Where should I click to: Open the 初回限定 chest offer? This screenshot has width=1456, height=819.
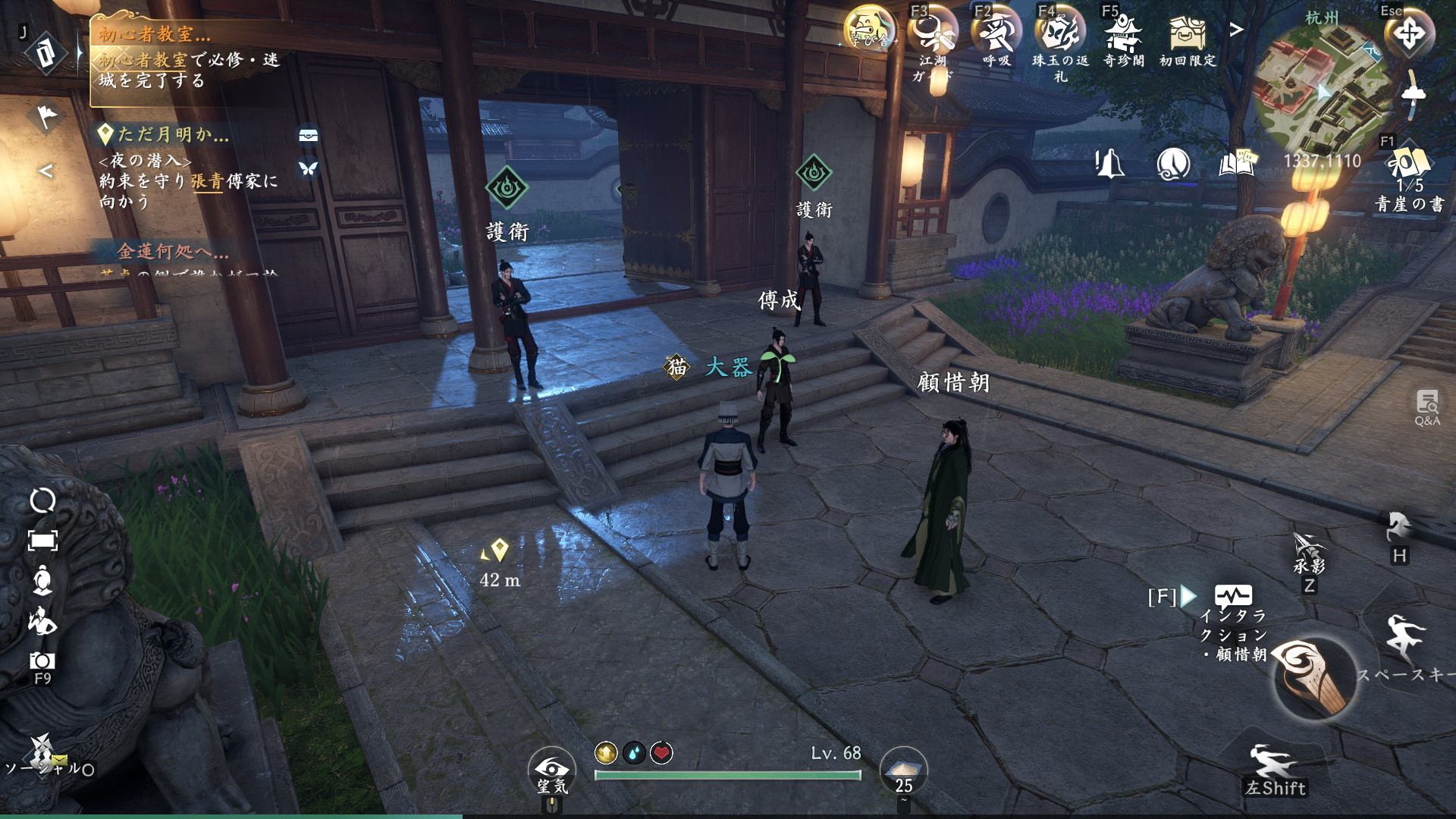[x=1187, y=33]
